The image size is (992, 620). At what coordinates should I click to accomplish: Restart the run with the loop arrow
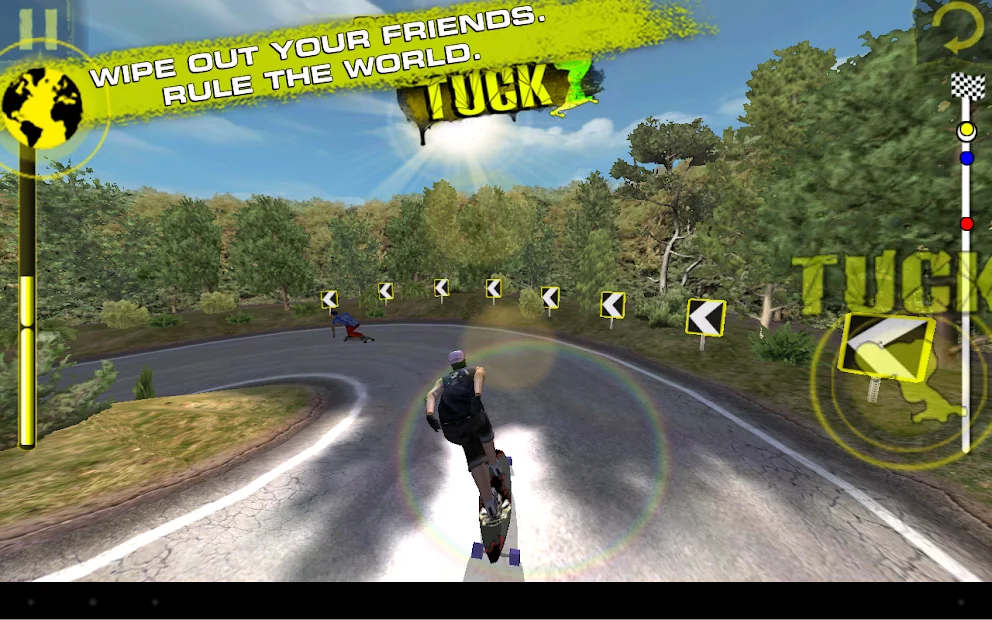[960, 30]
